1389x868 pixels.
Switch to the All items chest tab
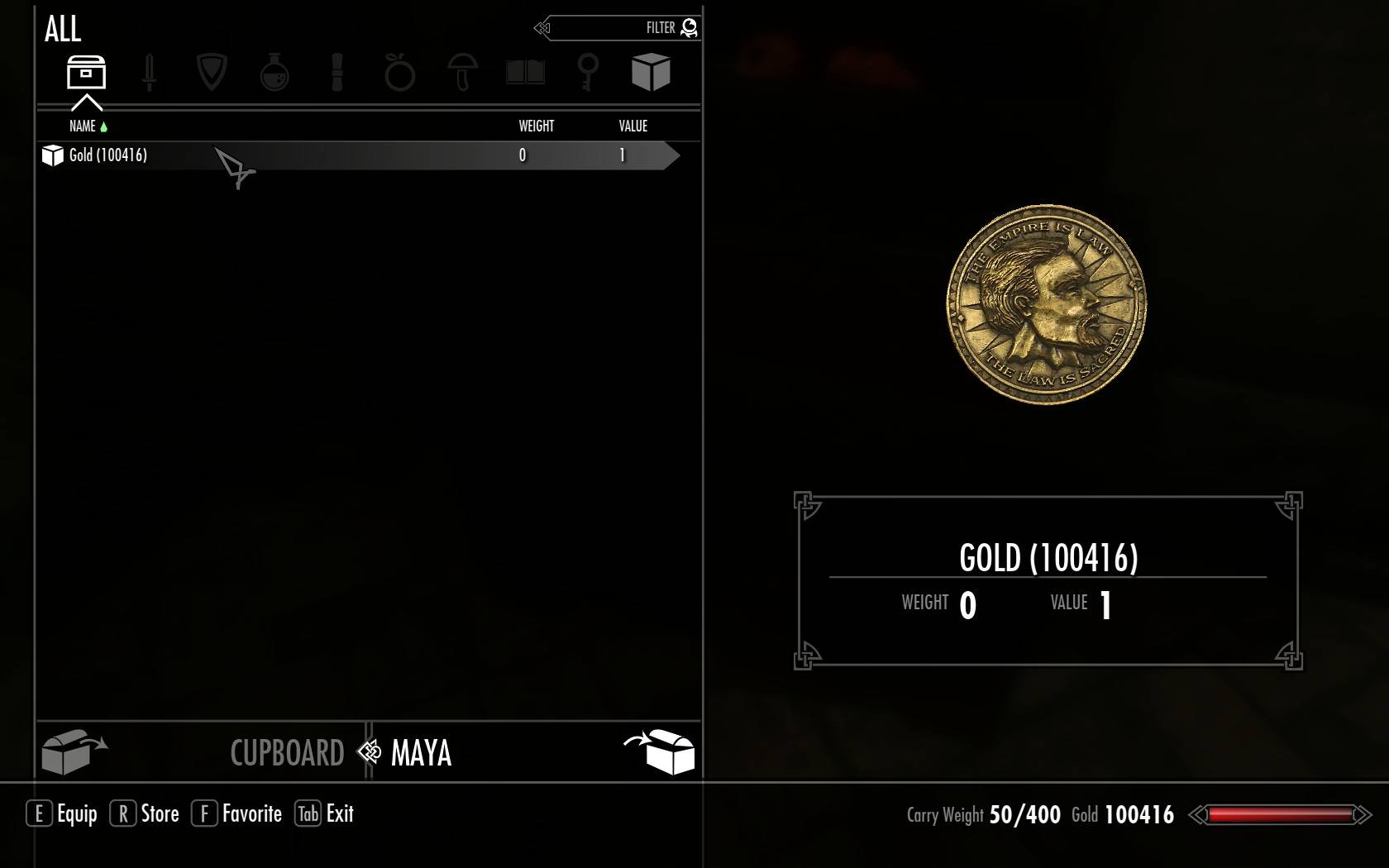[x=86, y=73]
